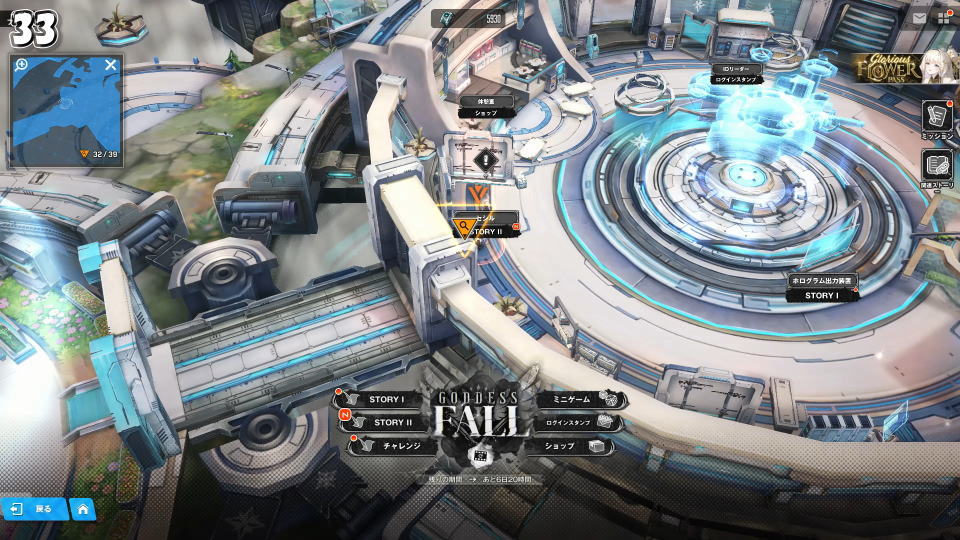This screenshot has width=960, height=540.
Task: Click the 戻る back button
Action: click(x=34, y=509)
